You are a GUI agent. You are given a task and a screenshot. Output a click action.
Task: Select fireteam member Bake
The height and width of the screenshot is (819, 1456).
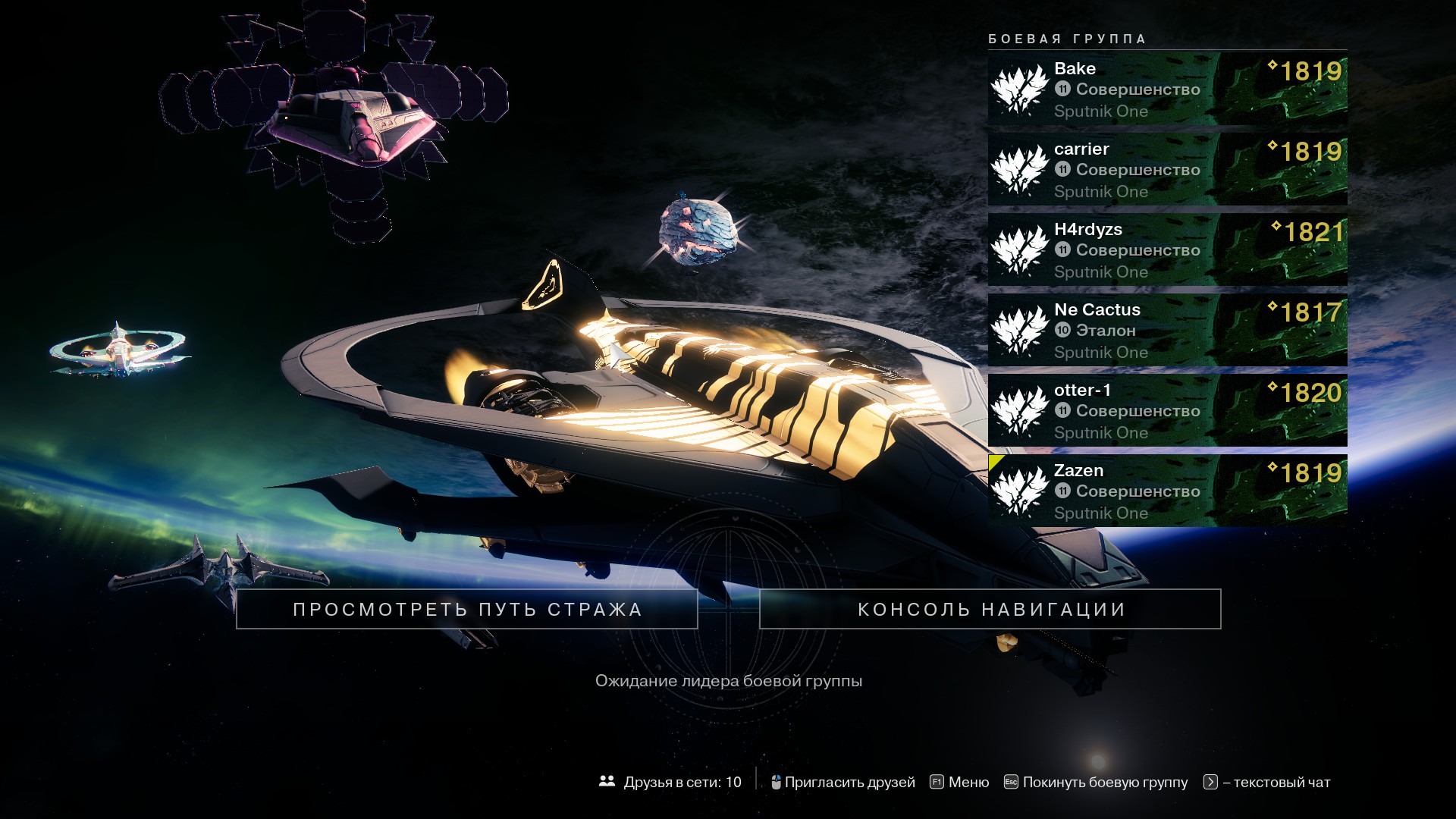click(x=1167, y=89)
